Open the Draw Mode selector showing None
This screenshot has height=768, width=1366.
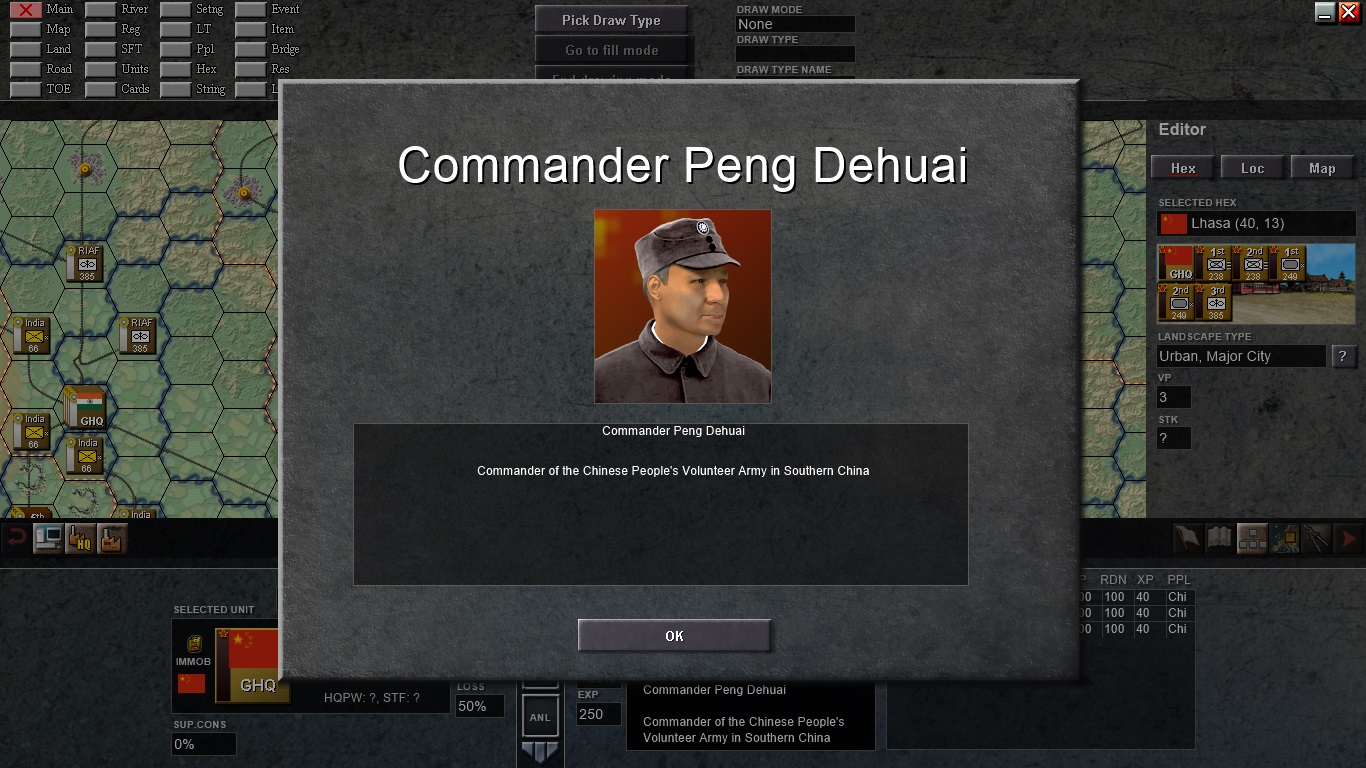[x=795, y=23]
